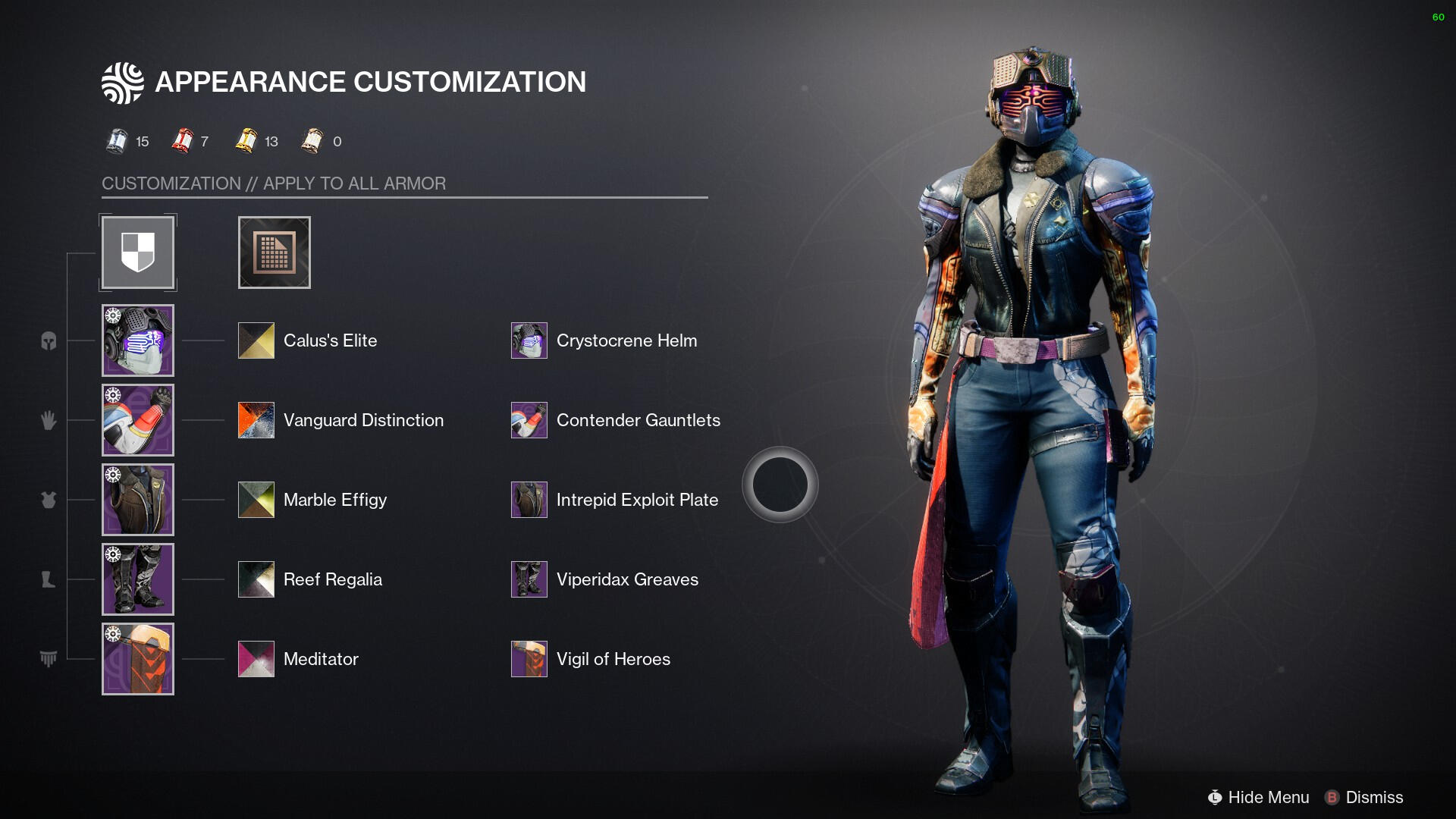
Task: Select the Contender Gauntlets ornament
Action: 529,420
